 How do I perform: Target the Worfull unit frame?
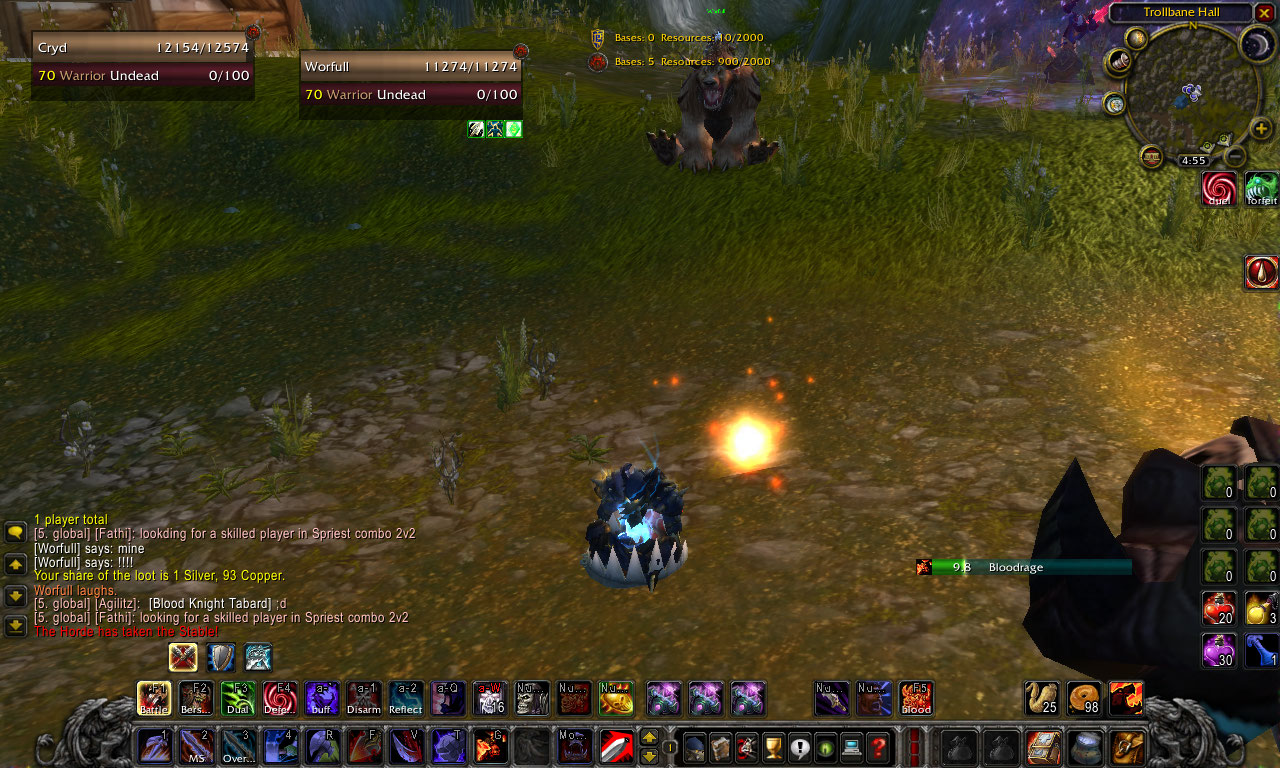(x=410, y=80)
